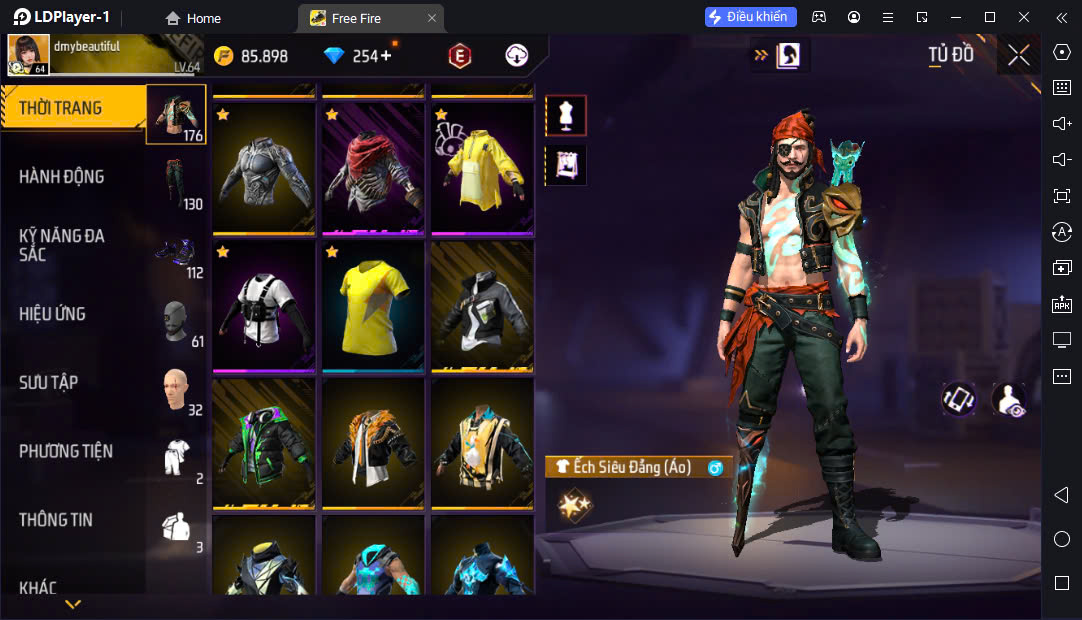The width and height of the screenshot is (1082, 620).
Task: Switch to the Thông Tin category
Action: coord(75,520)
